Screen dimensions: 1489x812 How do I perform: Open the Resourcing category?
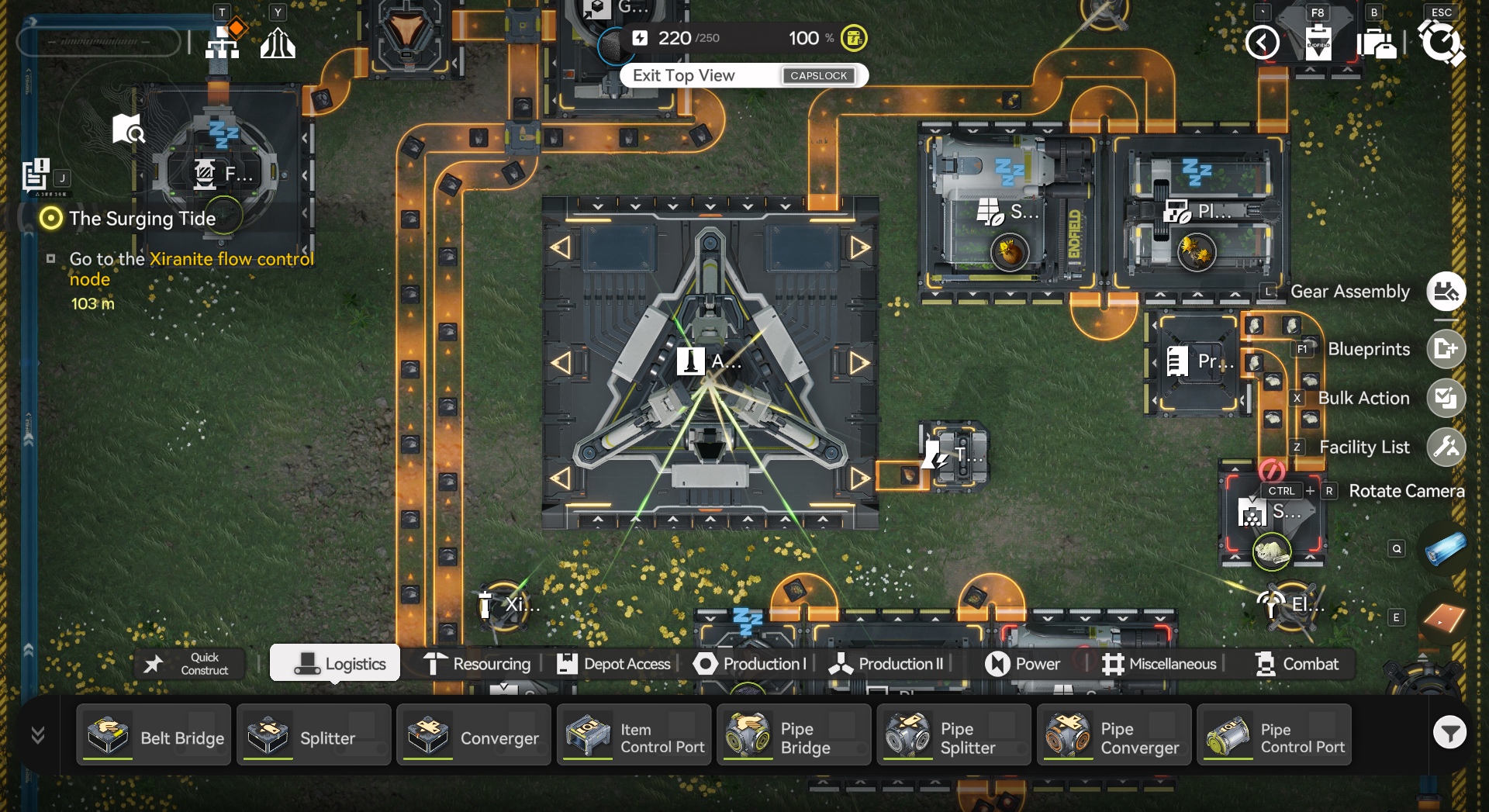point(477,664)
